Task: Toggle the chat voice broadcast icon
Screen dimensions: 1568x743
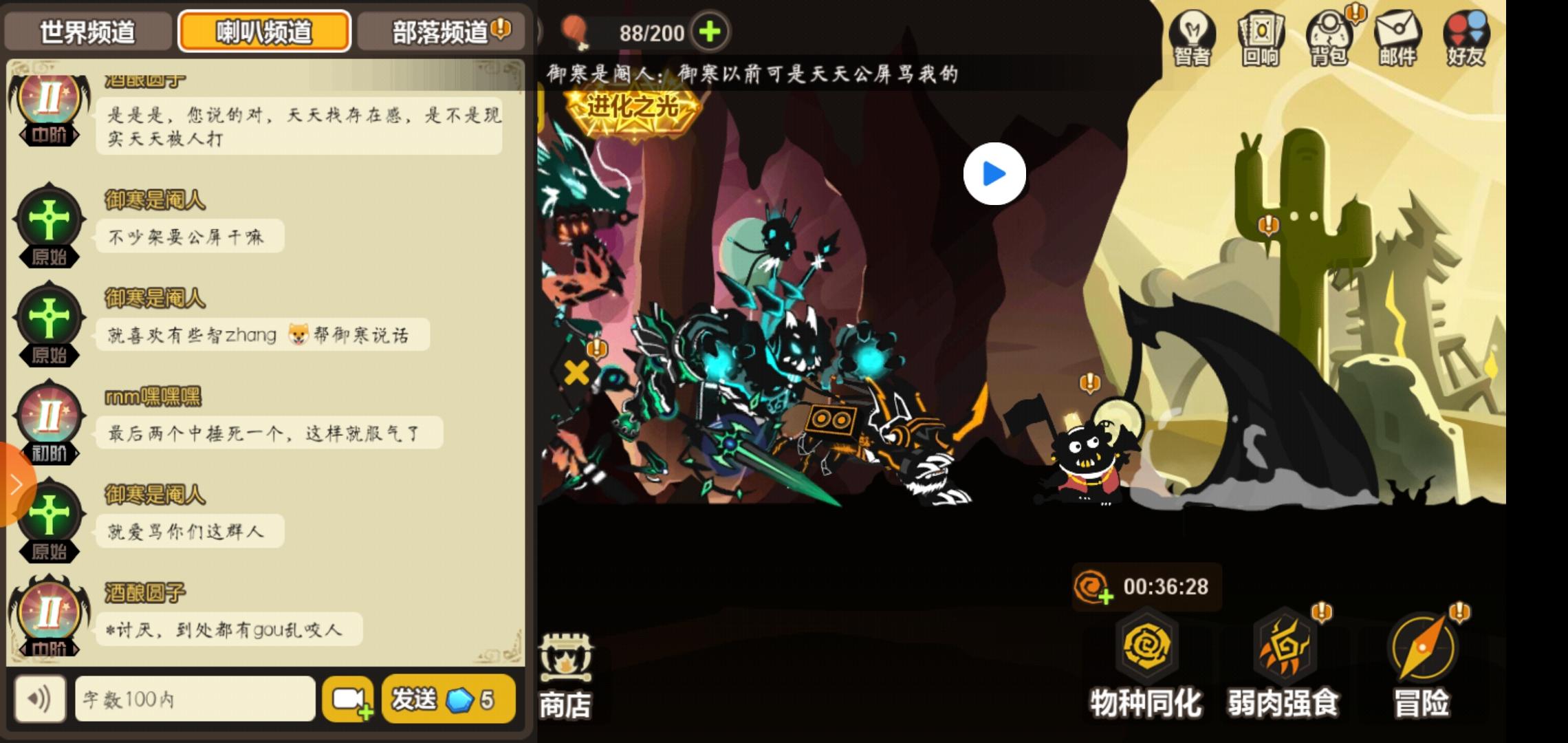Action: tap(41, 698)
